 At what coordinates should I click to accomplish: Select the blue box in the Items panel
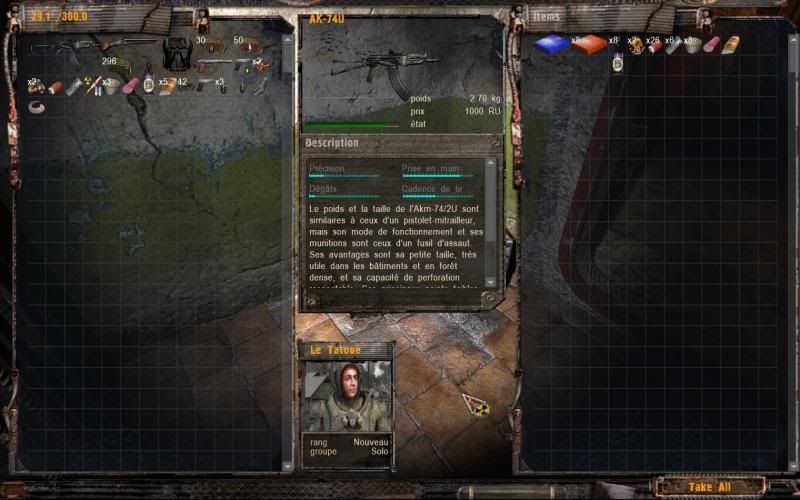(x=551, y=44)
